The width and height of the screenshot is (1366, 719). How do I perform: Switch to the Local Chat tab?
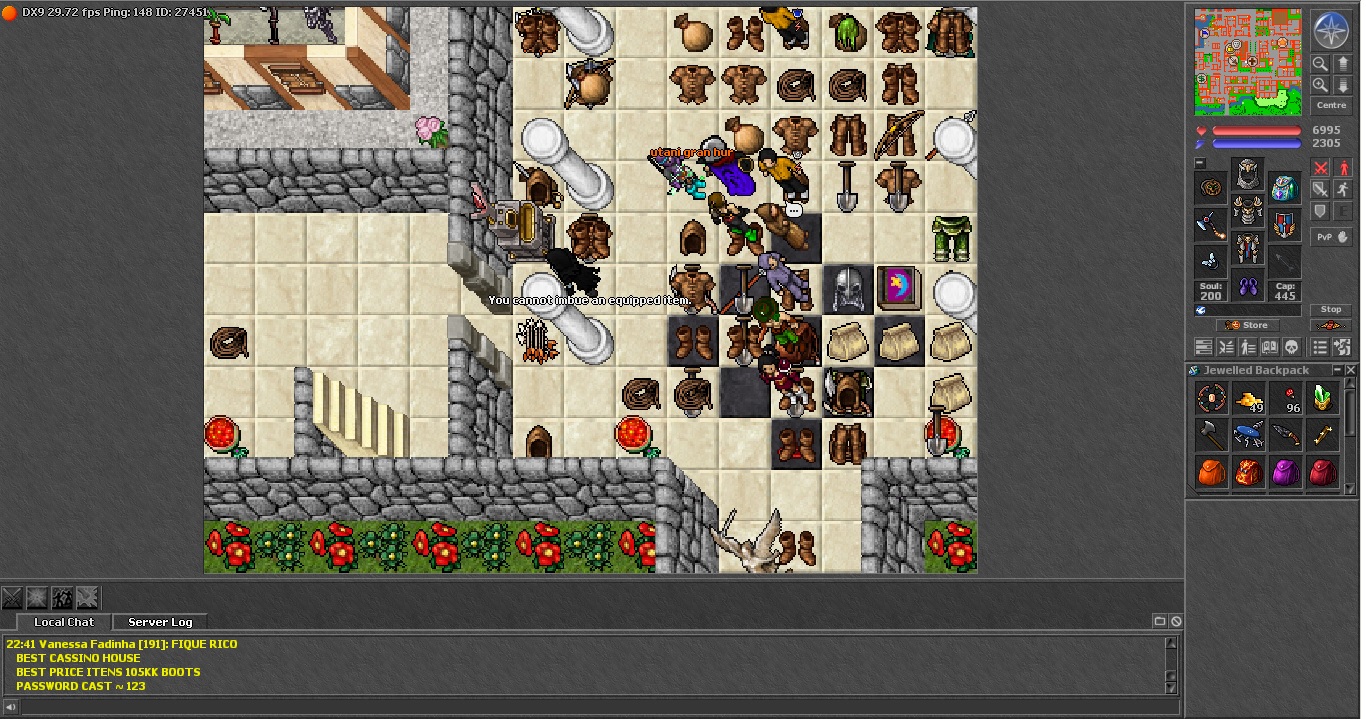tap(64, 622)
